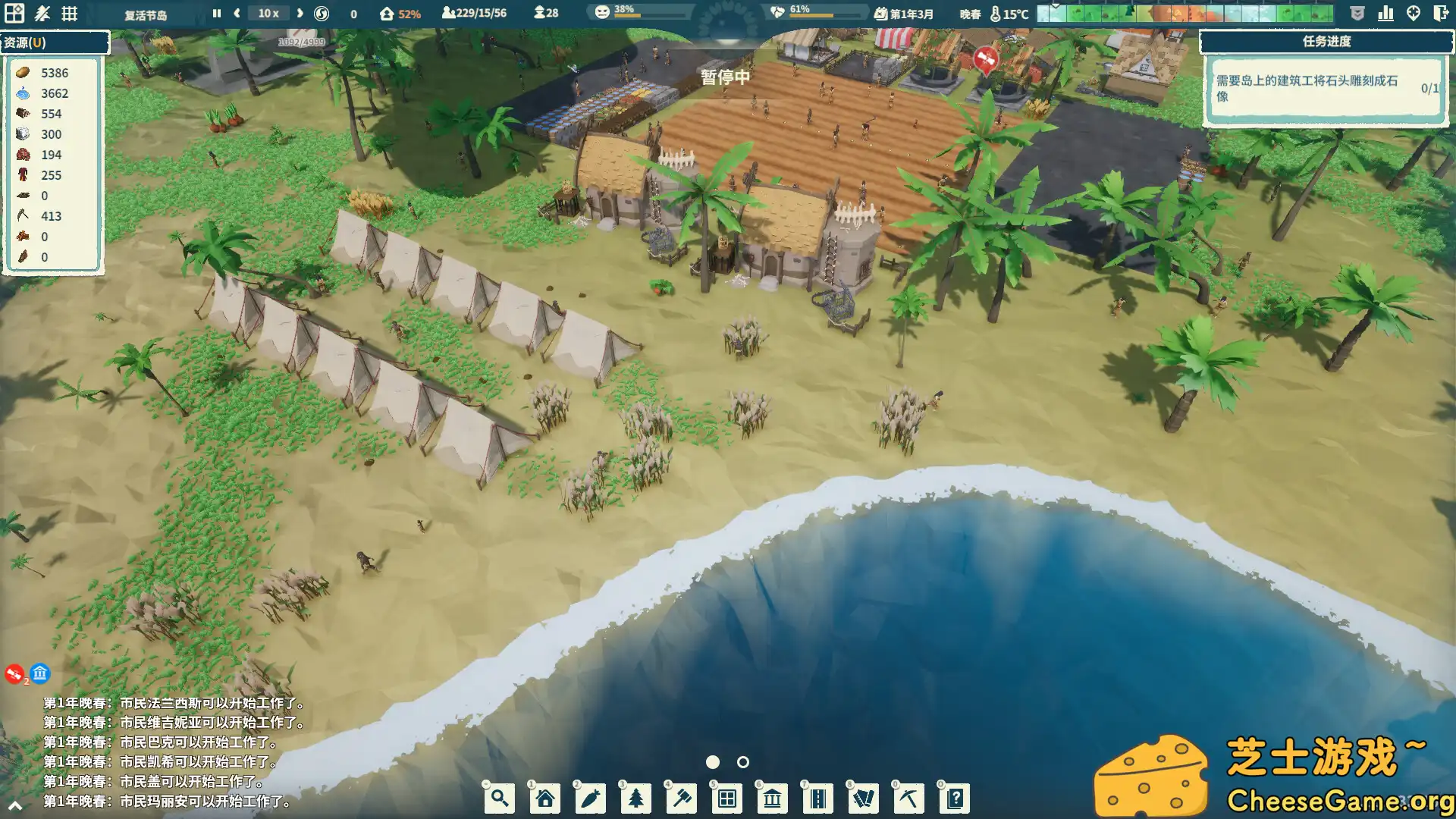Open the food buildings menu via the carrot icon
Screen dimensions: 1456x819
pos(590,798)
